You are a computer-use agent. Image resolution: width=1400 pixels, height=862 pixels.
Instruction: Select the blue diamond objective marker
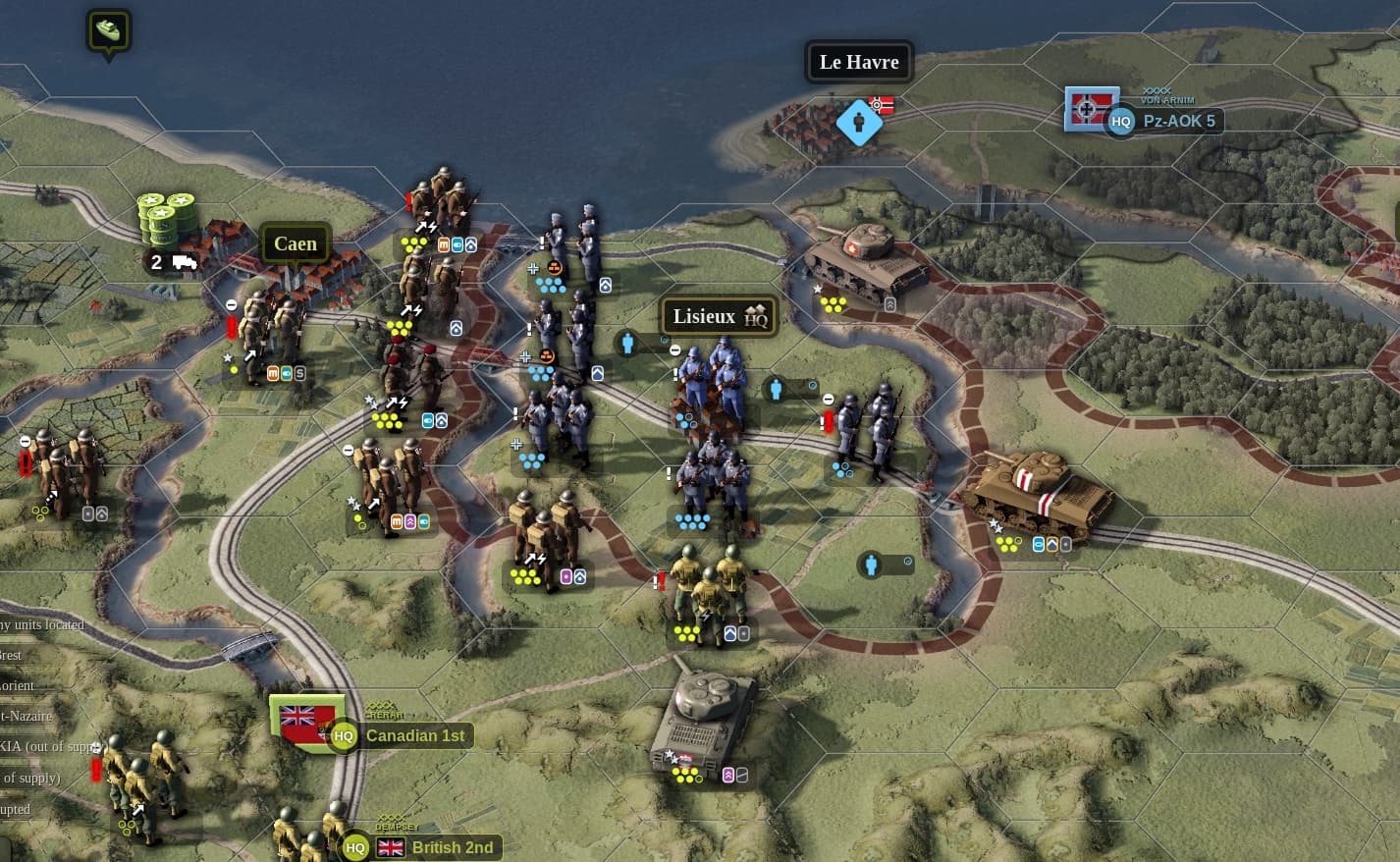859,123
